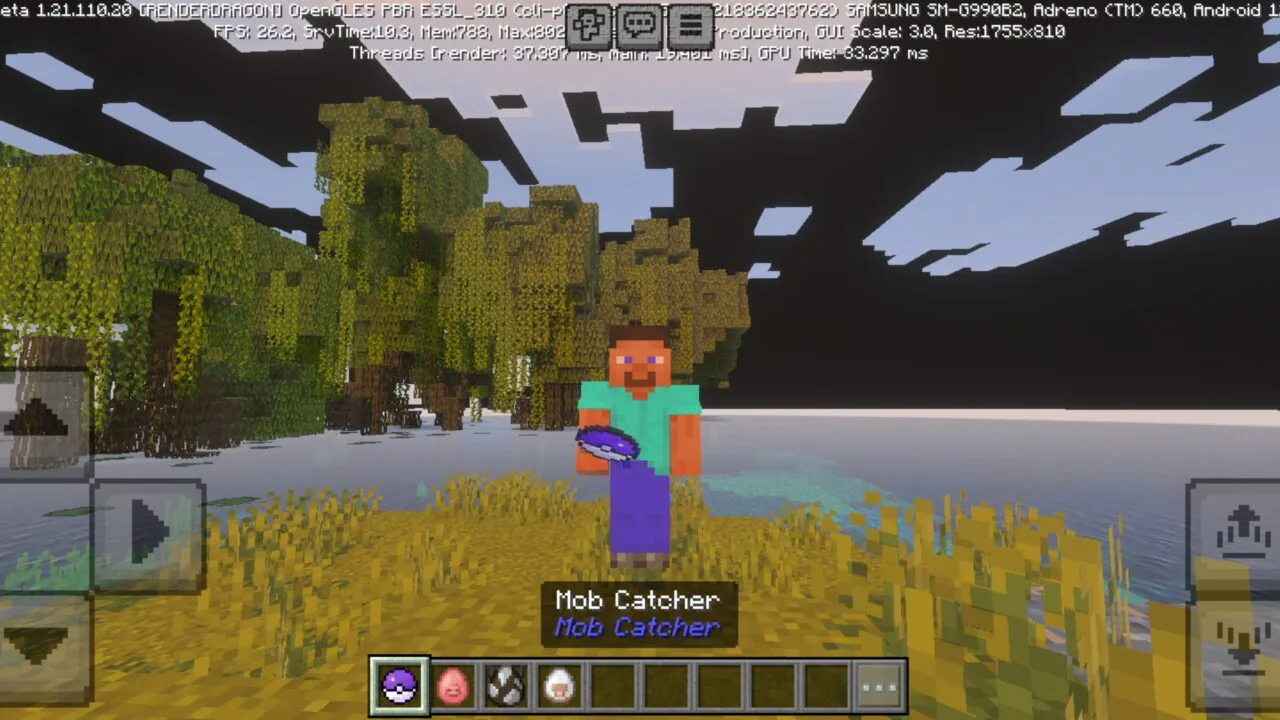
Task: Click the last empty hotbar slot
Action: tap(826, 685)
